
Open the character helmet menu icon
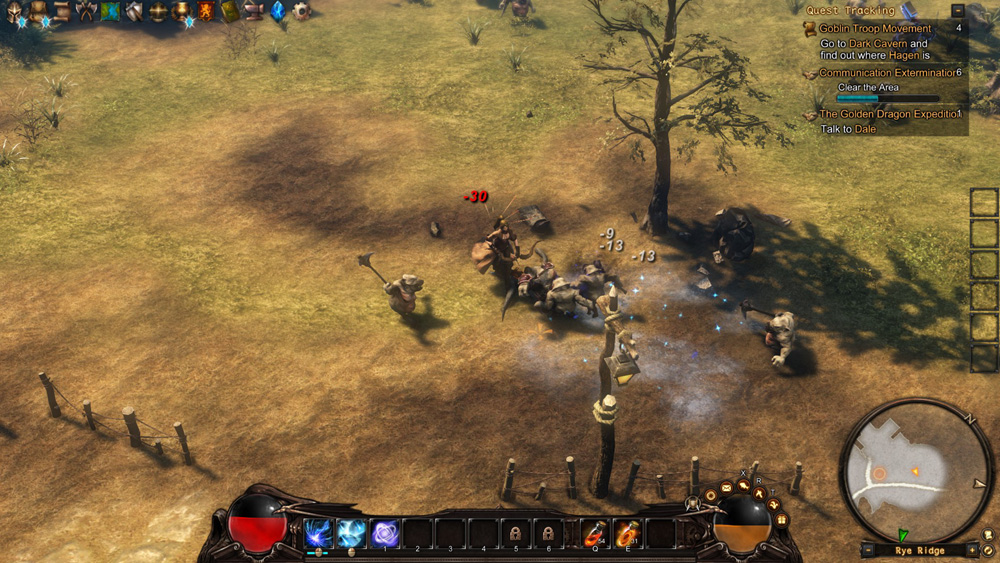tap(15, 12)
